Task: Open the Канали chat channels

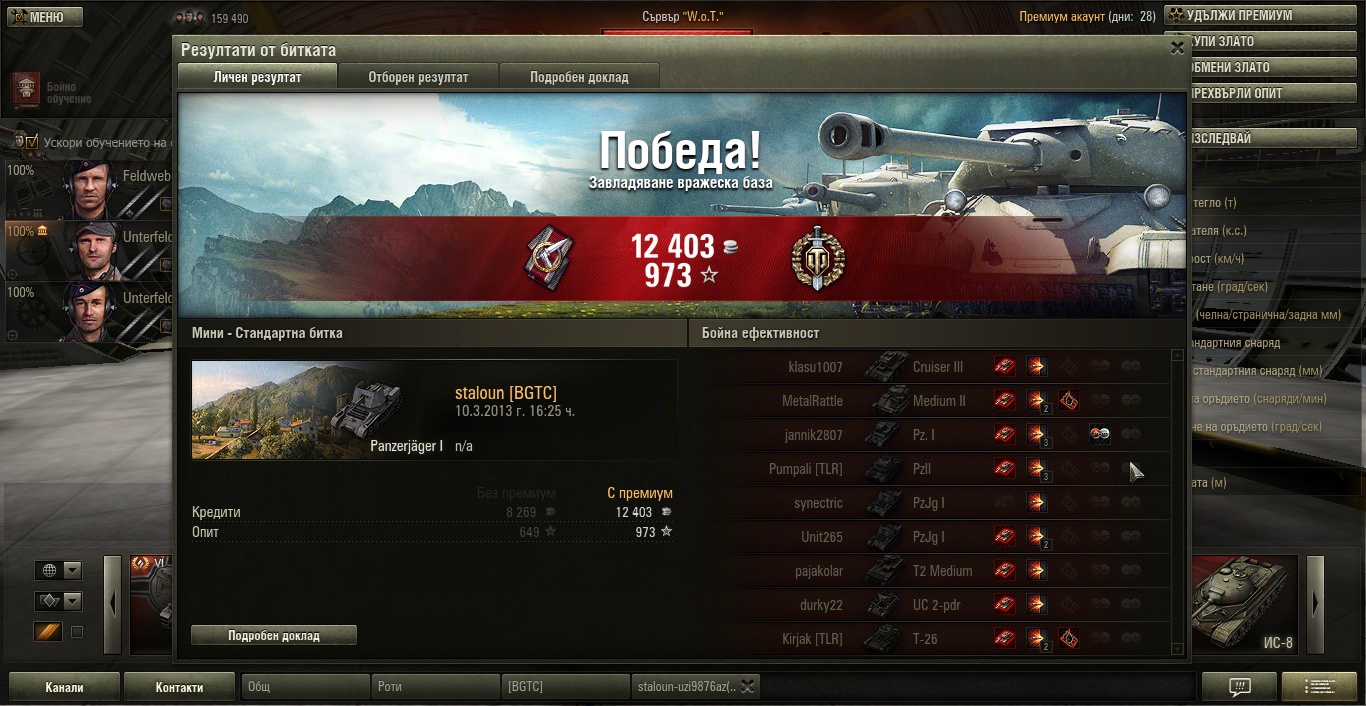Action: click(64, 687)
